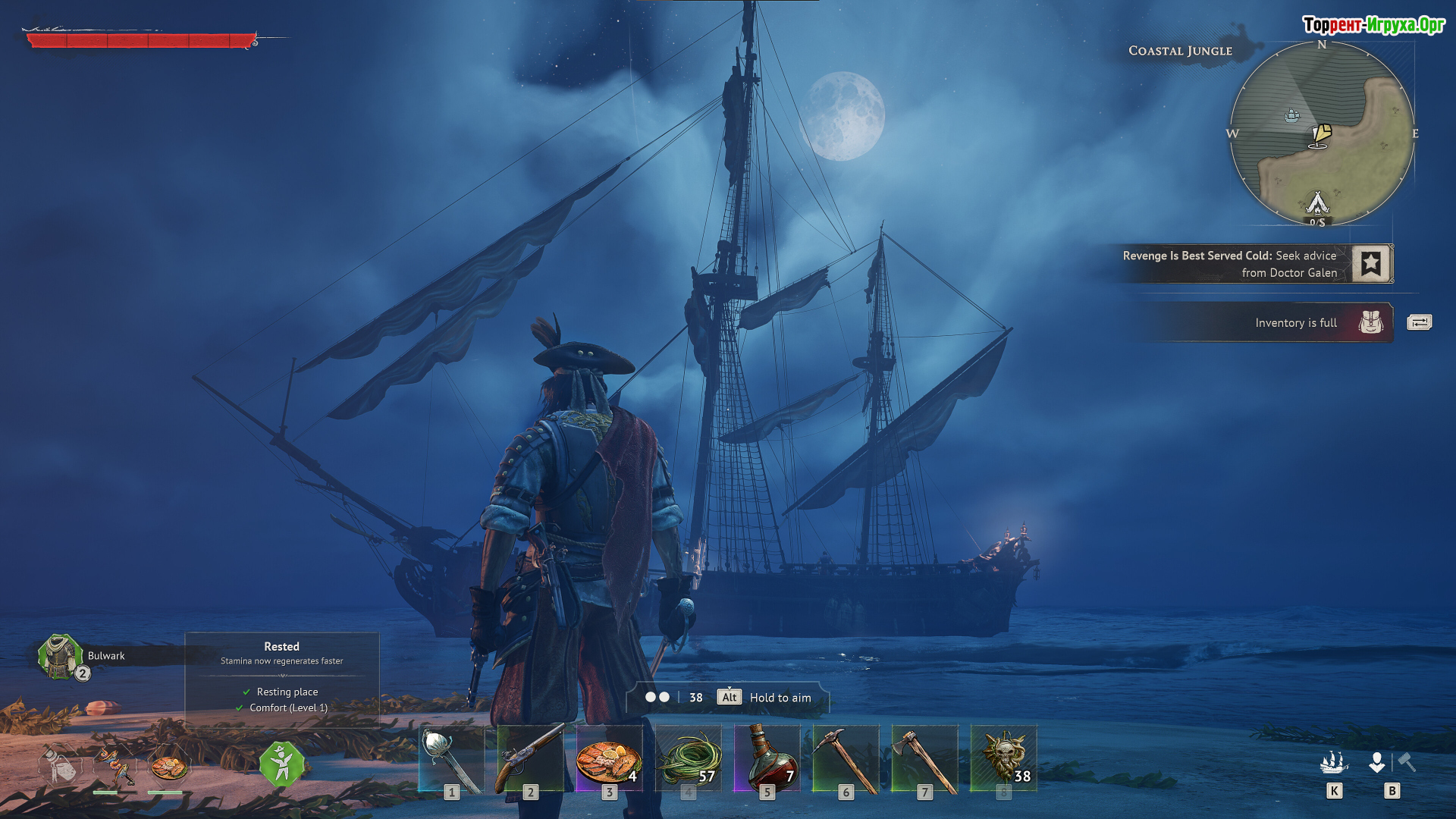Equip the flintlock pistol from the hotbar

click(x=530, y=758)
